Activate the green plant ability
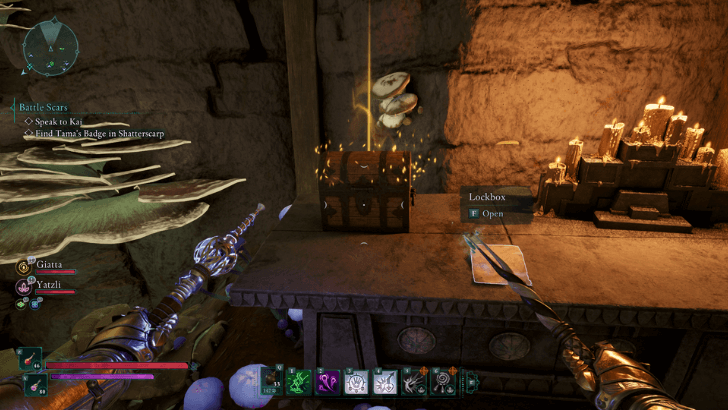728x410 pixels. (298, 380)
